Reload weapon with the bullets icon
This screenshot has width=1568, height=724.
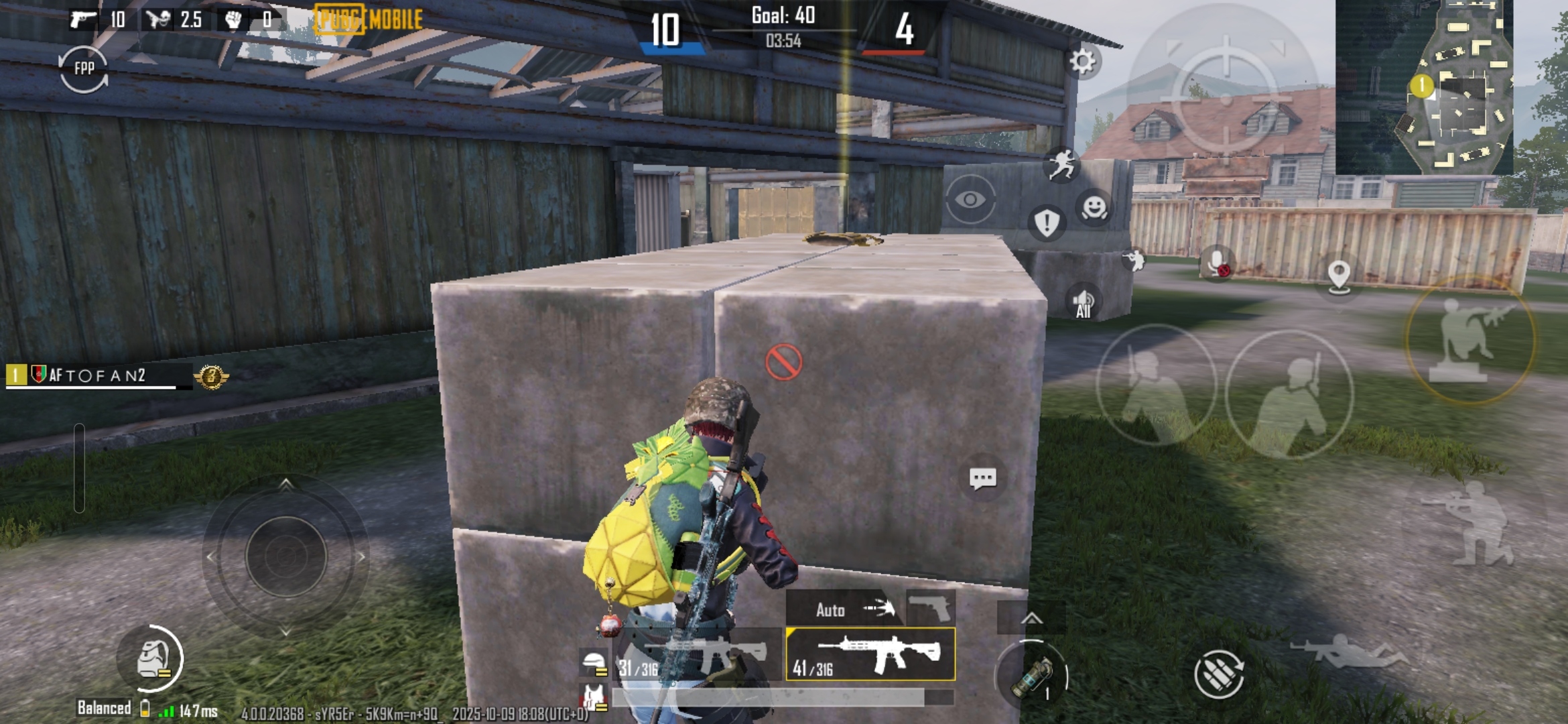[x=1218, y=674]
